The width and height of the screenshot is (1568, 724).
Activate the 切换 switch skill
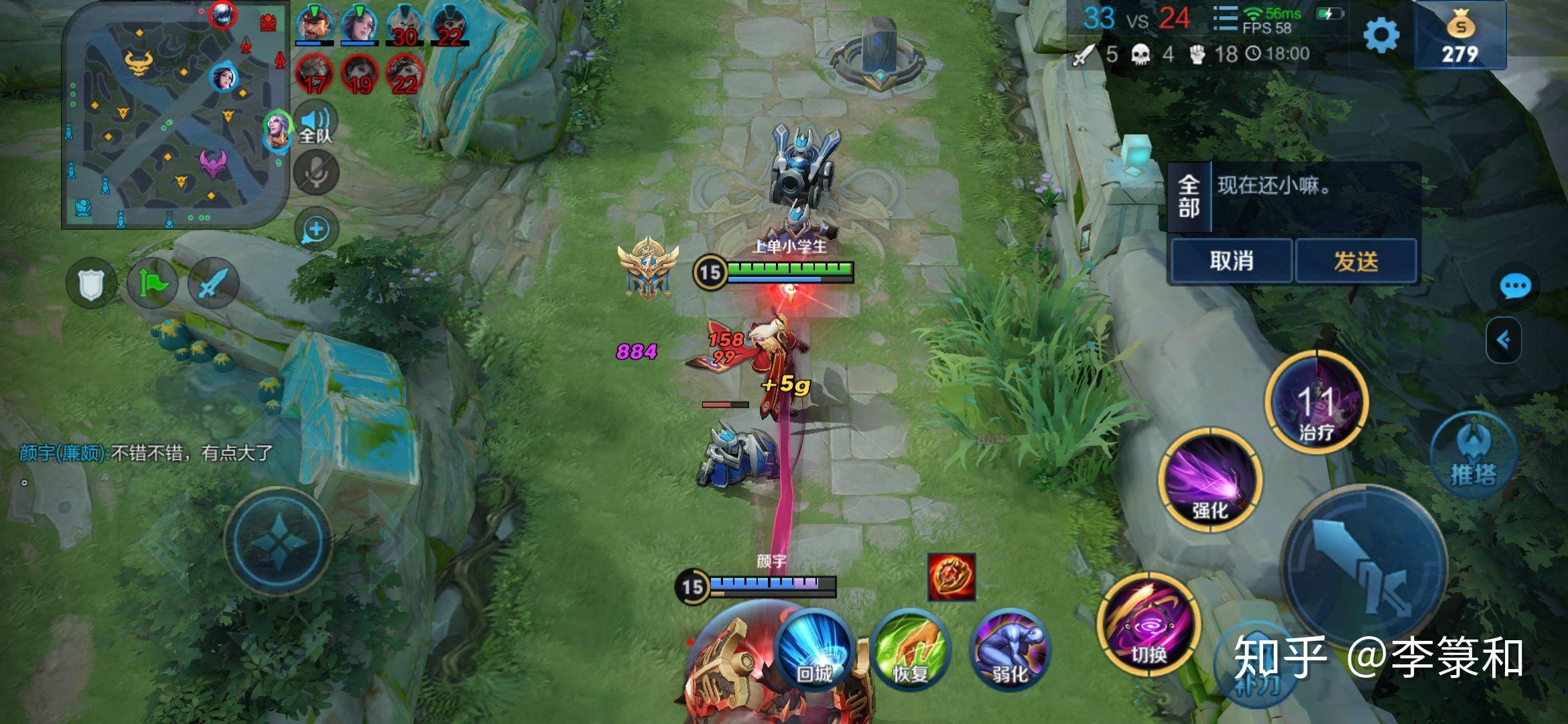pyautogui.click(x=1149, y=625)
